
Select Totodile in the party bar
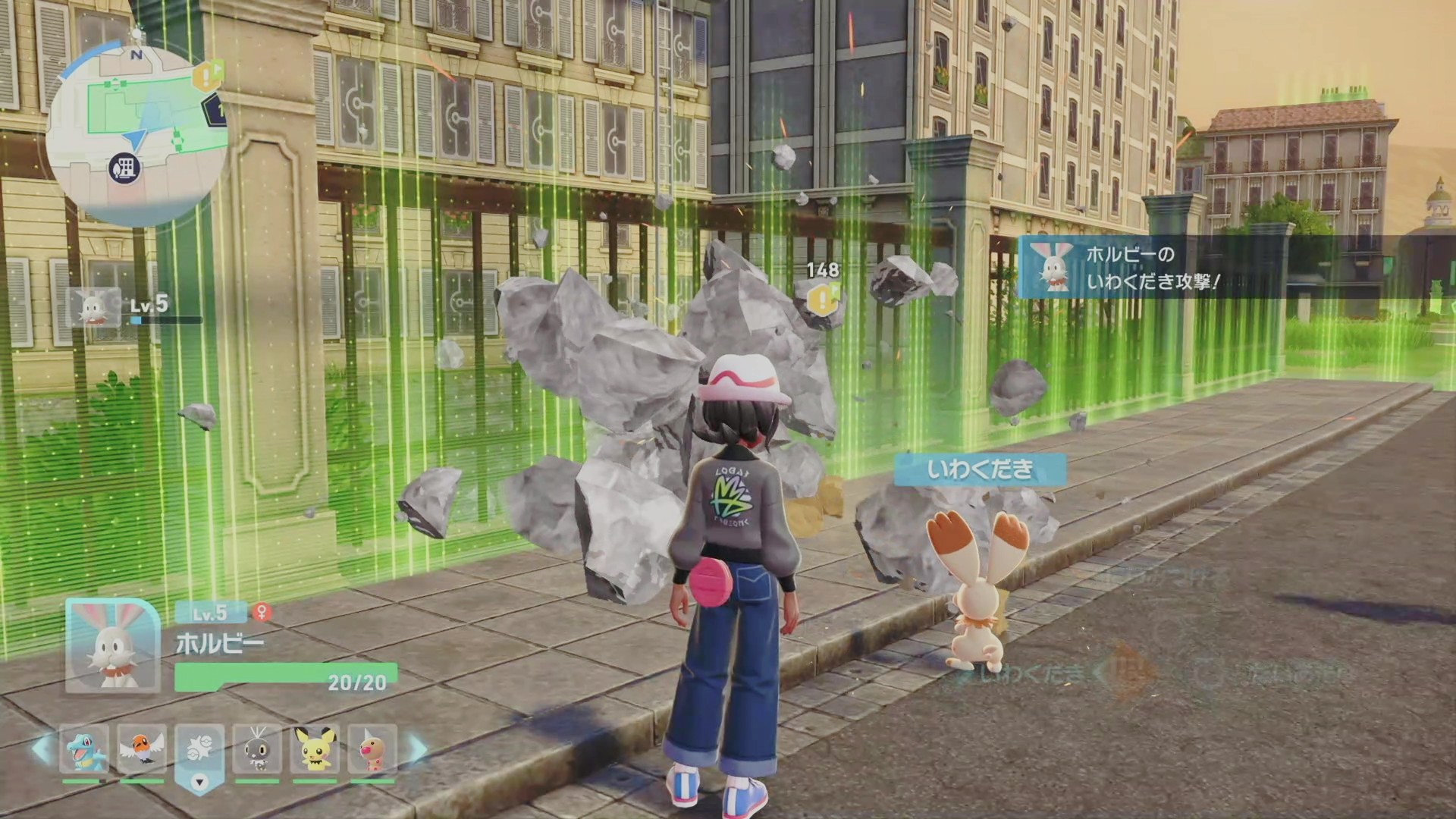pyautogui.click(x=84, y=748)
